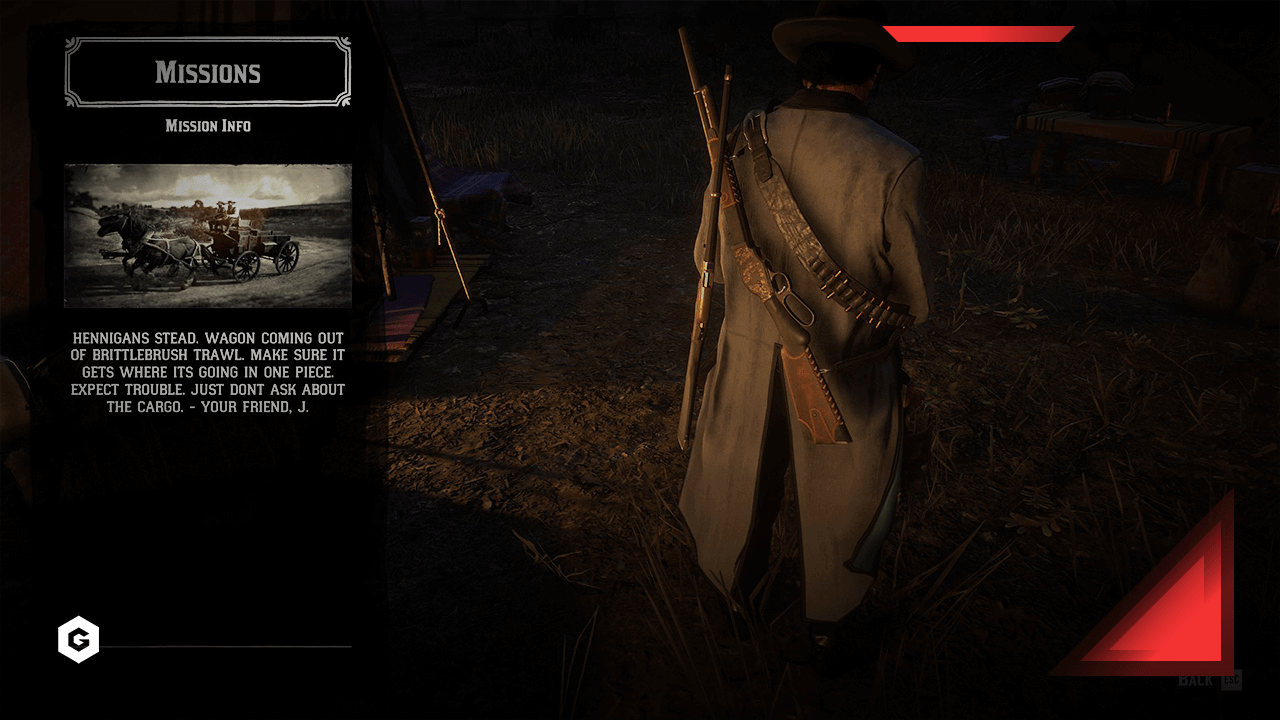Click the signature 'Your Friend, J.' text
1280x720 pixels.
(x=254, y=407)
